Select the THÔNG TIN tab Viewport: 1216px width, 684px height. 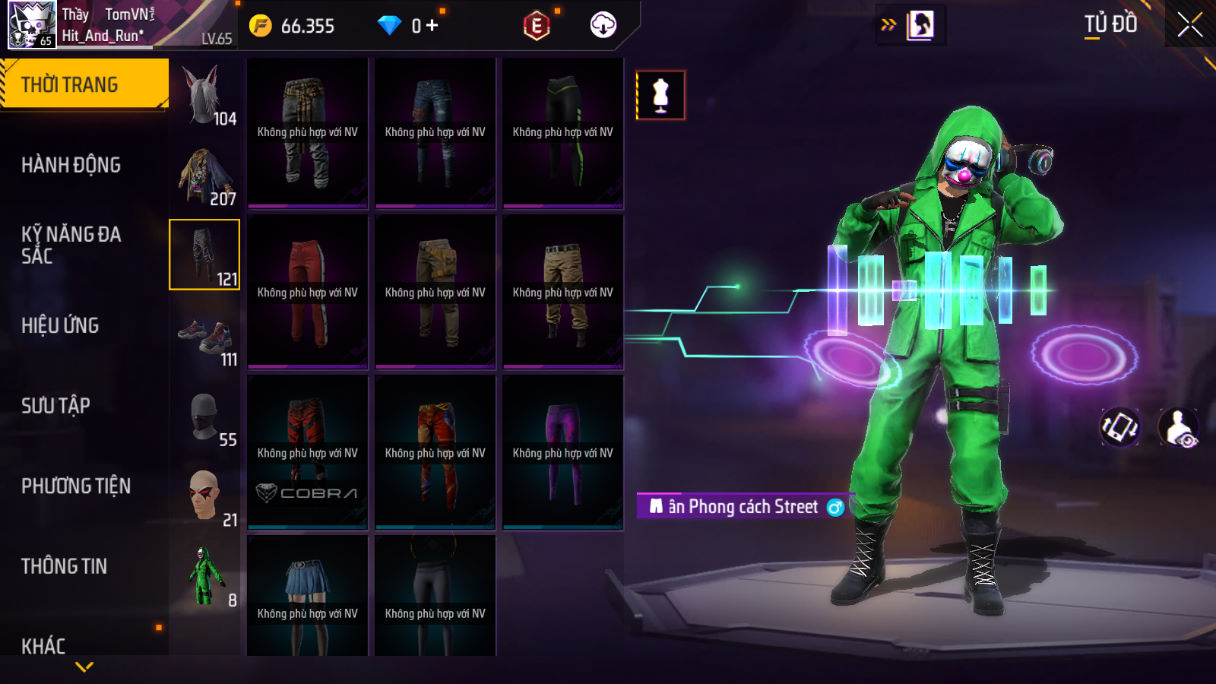click(64, 566)
